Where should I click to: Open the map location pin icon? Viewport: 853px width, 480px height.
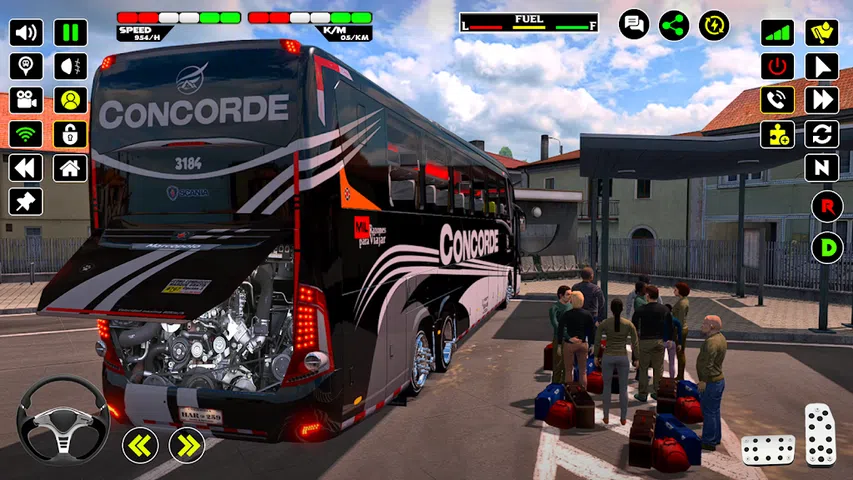pos(26,66)
